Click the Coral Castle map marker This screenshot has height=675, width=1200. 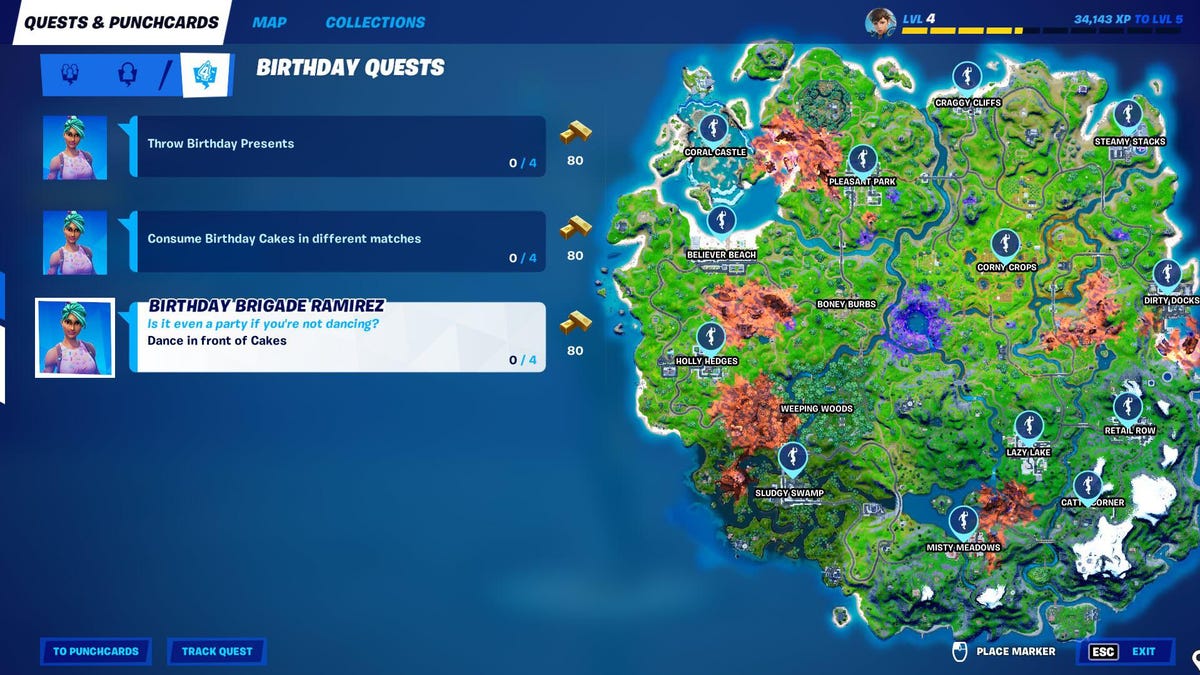click(x=712, y=129)
